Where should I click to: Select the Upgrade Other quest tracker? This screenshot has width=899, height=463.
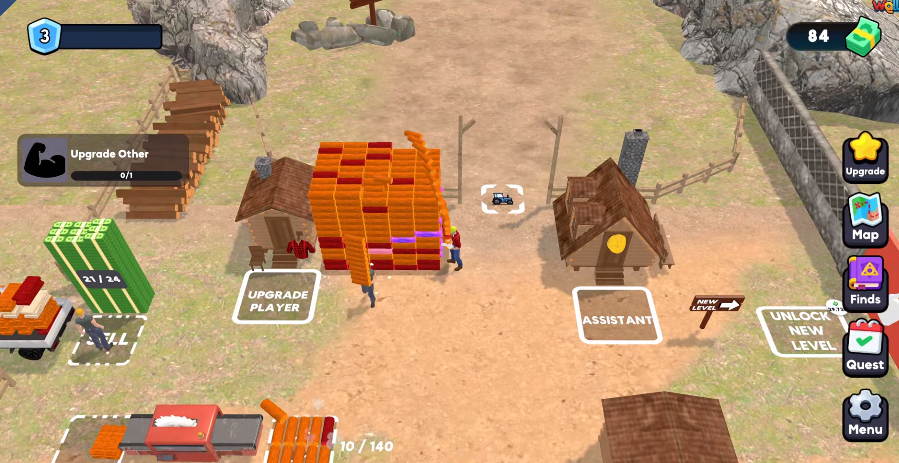point(103,161)
